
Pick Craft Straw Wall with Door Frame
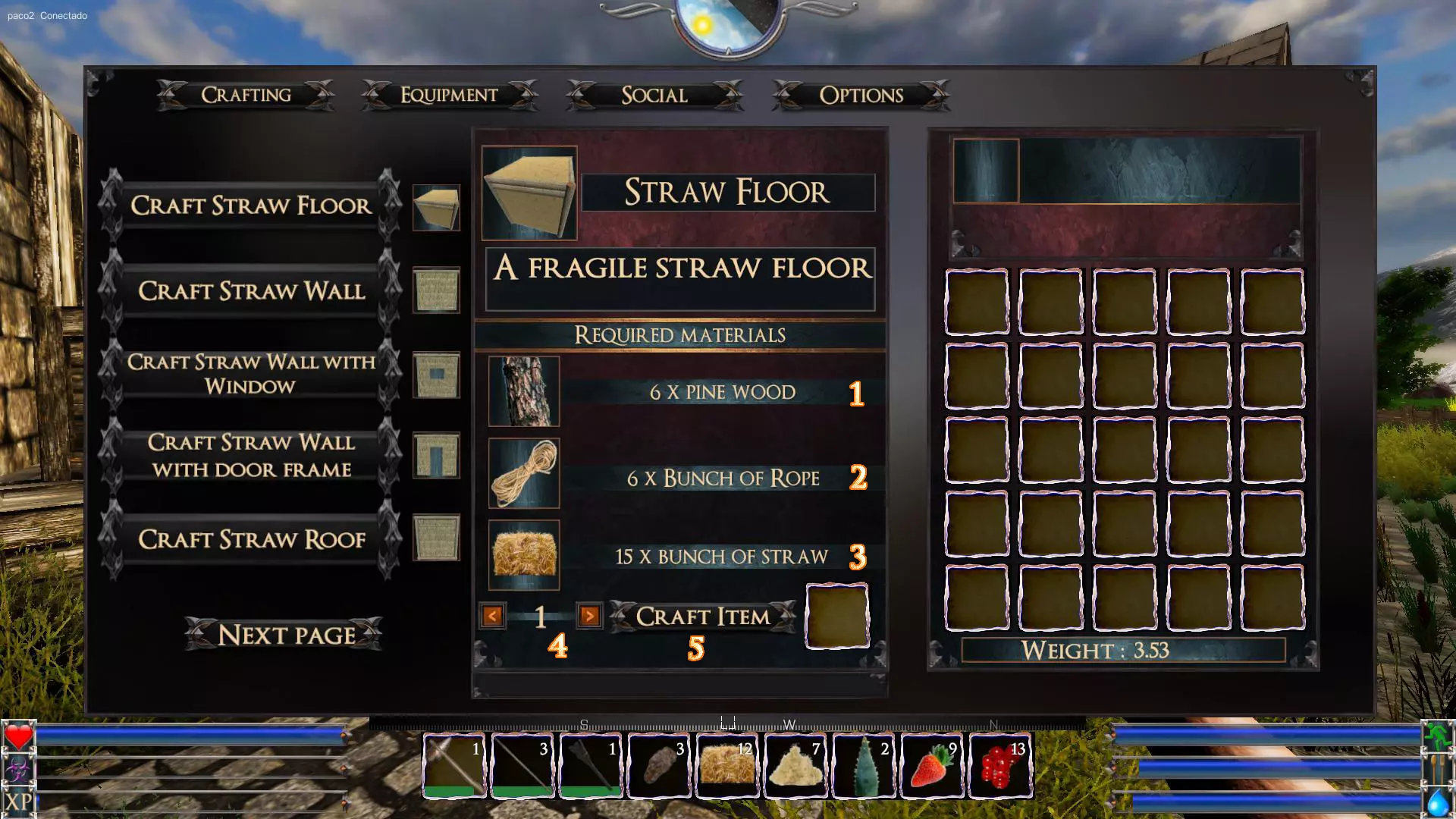250,456
